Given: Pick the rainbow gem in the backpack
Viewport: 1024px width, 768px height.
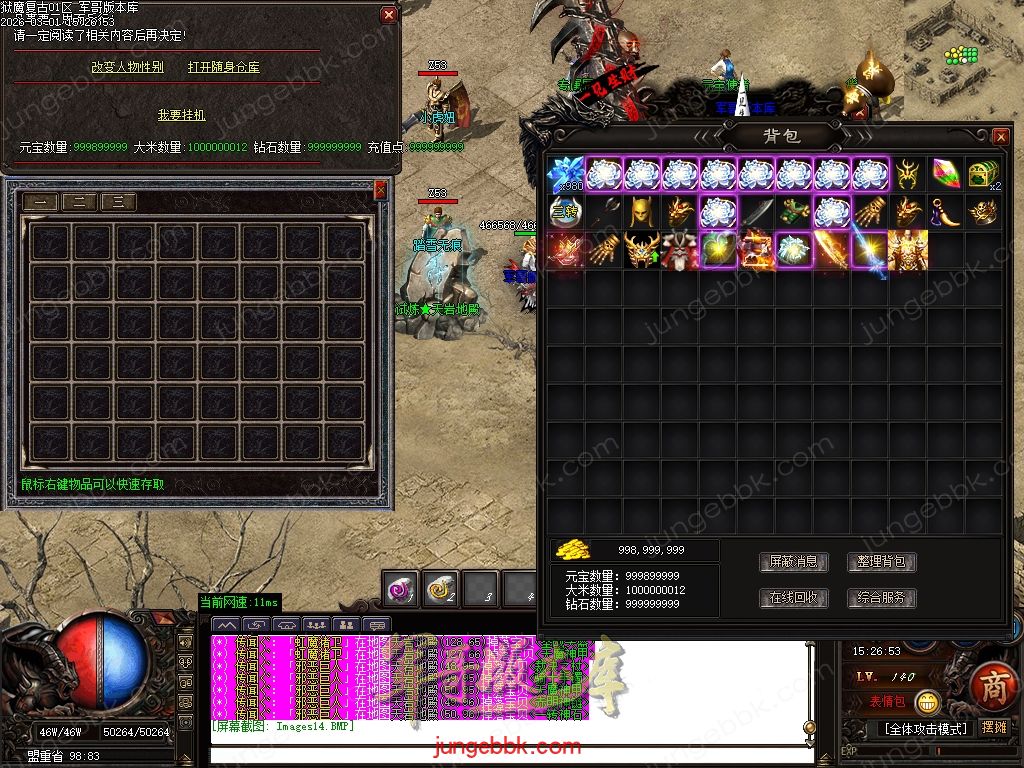Looking at the screenshot, I should [945, 174].
